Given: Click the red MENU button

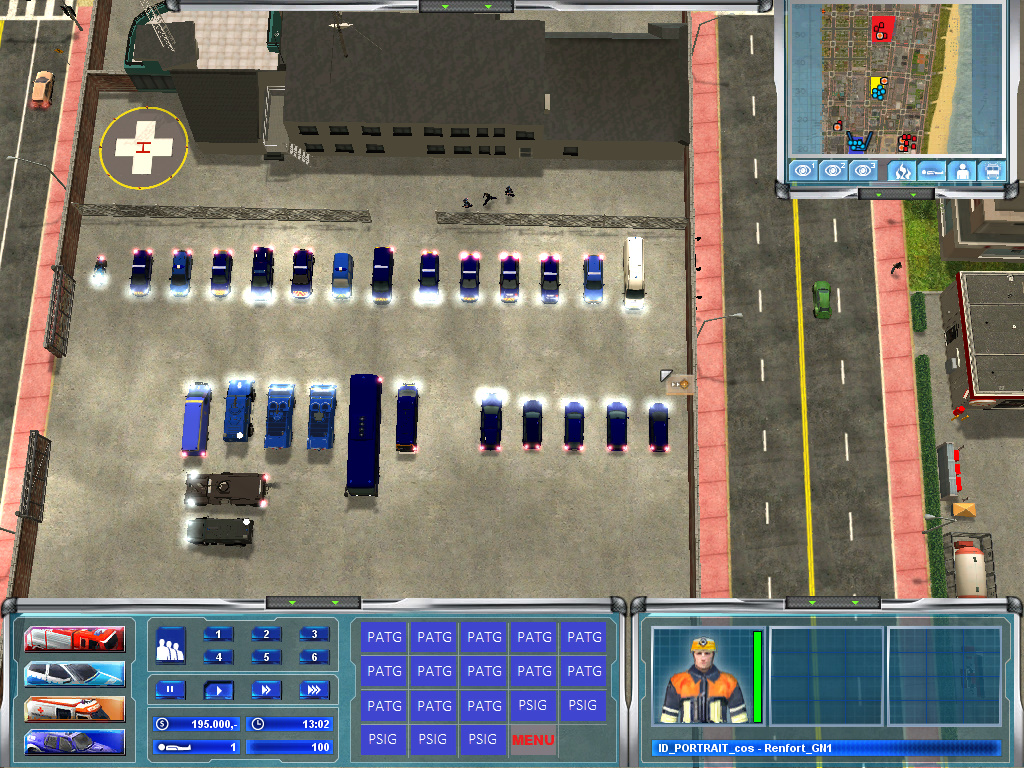Looking at the screenshot, I should pos(533,740).
